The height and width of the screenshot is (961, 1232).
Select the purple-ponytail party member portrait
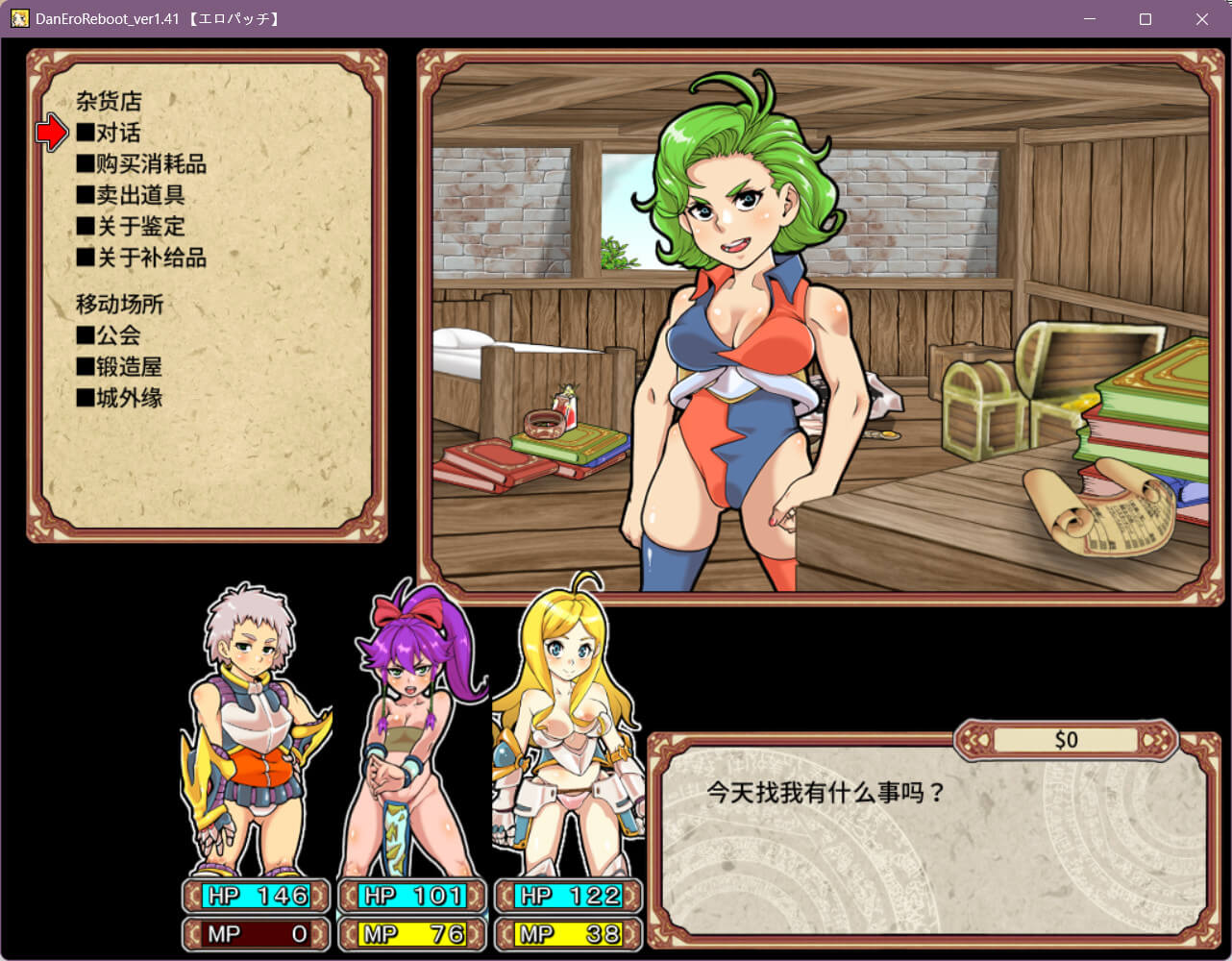pos(413,730)
